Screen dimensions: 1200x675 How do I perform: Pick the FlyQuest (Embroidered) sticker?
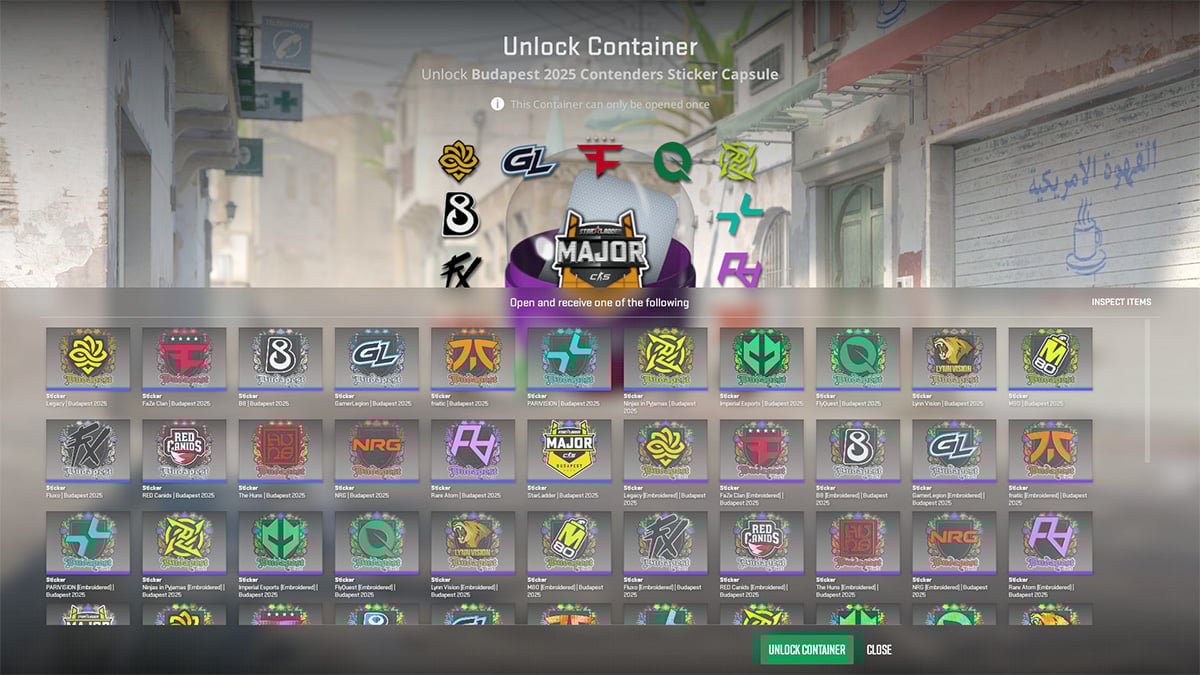(x=376, y=543)
